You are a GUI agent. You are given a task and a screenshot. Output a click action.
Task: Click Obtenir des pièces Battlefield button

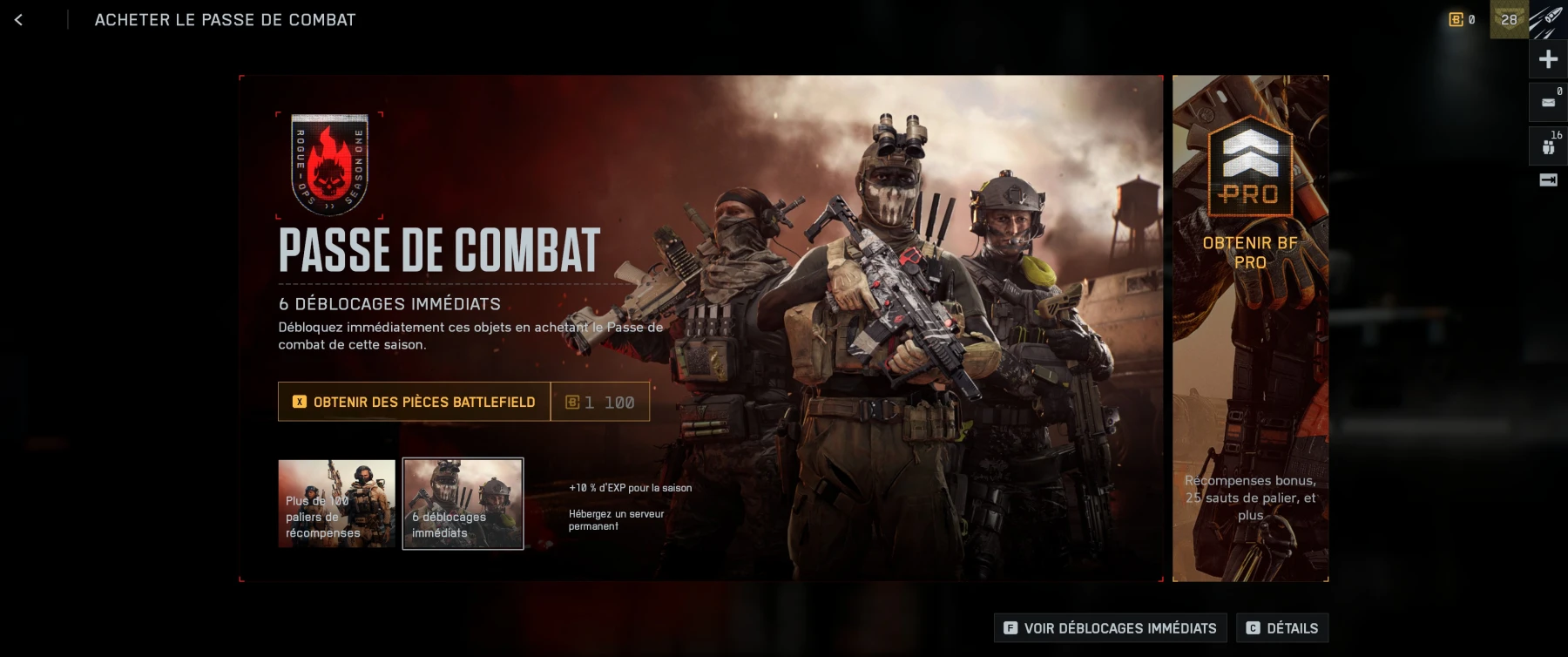pos(414,402)
